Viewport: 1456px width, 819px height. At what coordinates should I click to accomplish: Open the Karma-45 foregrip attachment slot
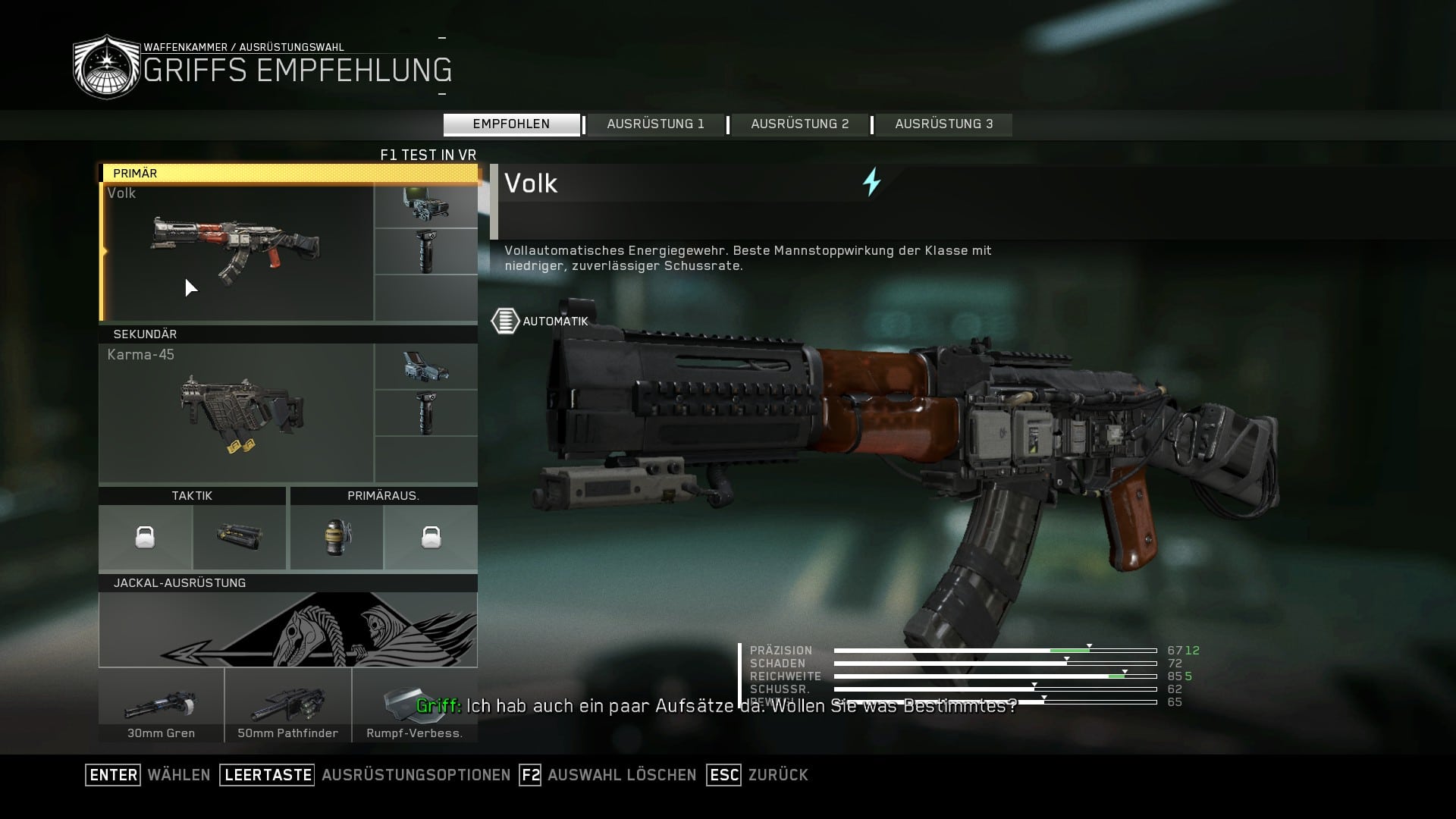click(425, 413)
